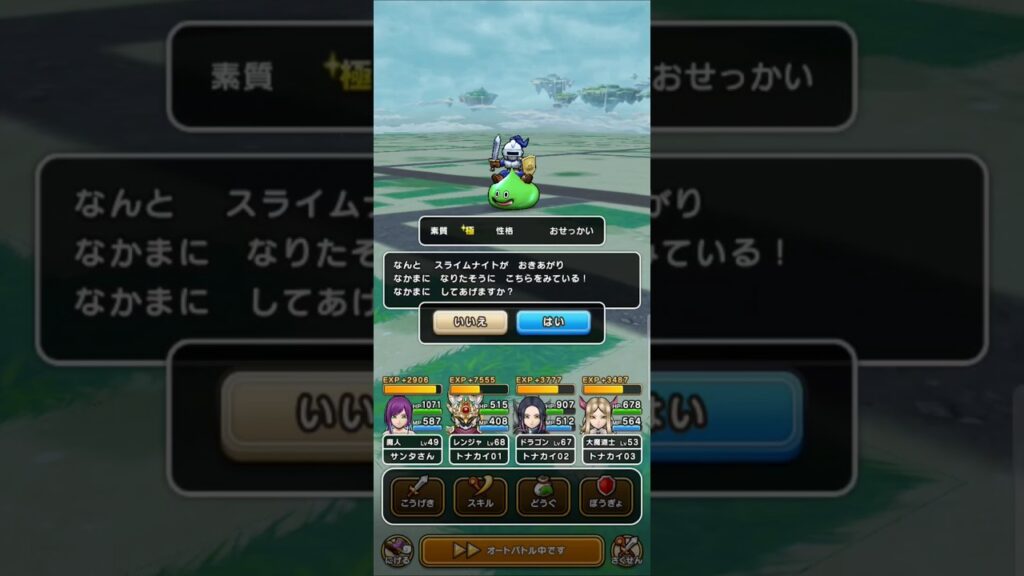
Task: Choose the ぼうぎょ defend command
Action: click(x=606, y=497)
